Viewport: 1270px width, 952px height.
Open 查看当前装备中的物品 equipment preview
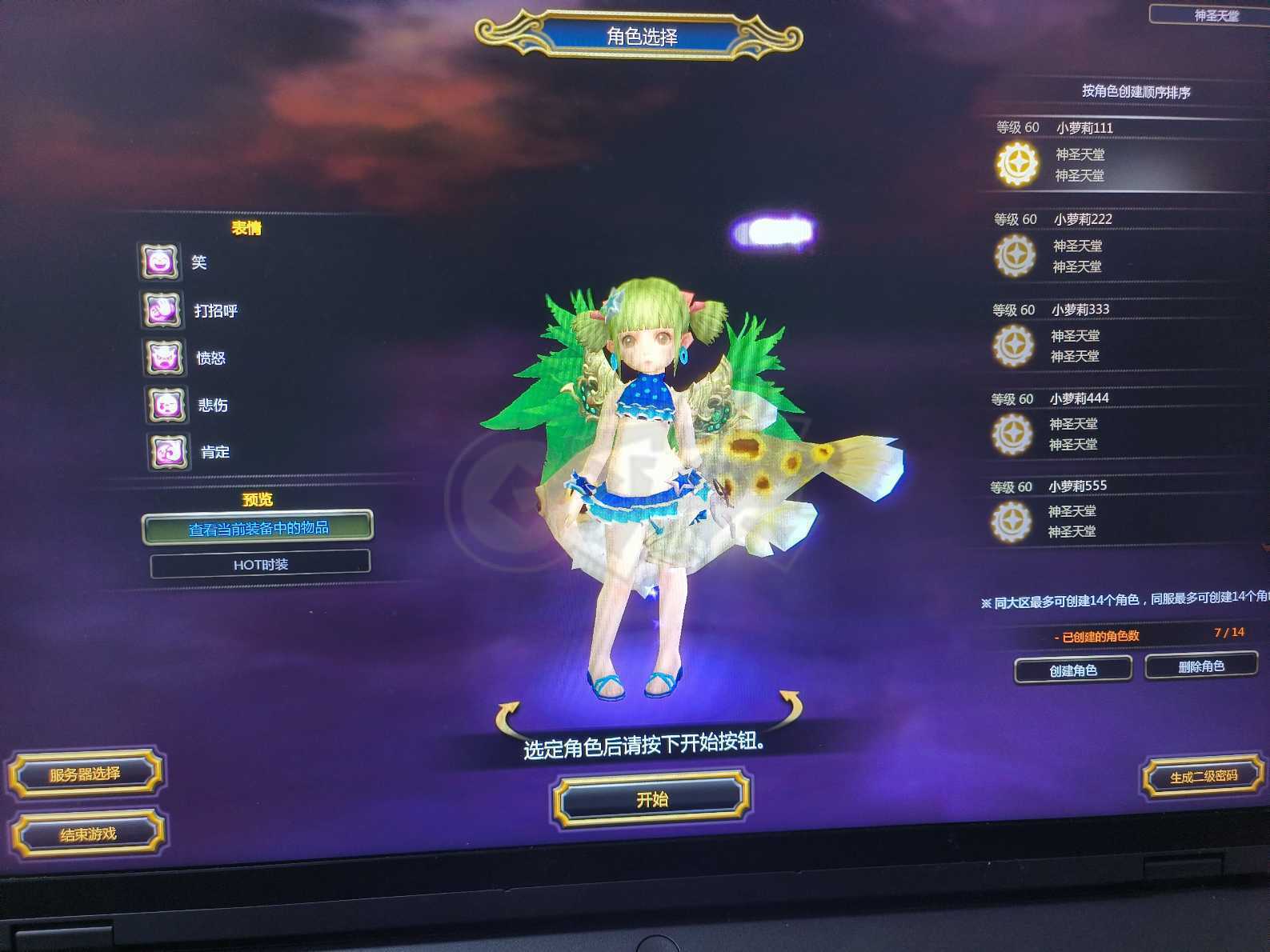260,529
